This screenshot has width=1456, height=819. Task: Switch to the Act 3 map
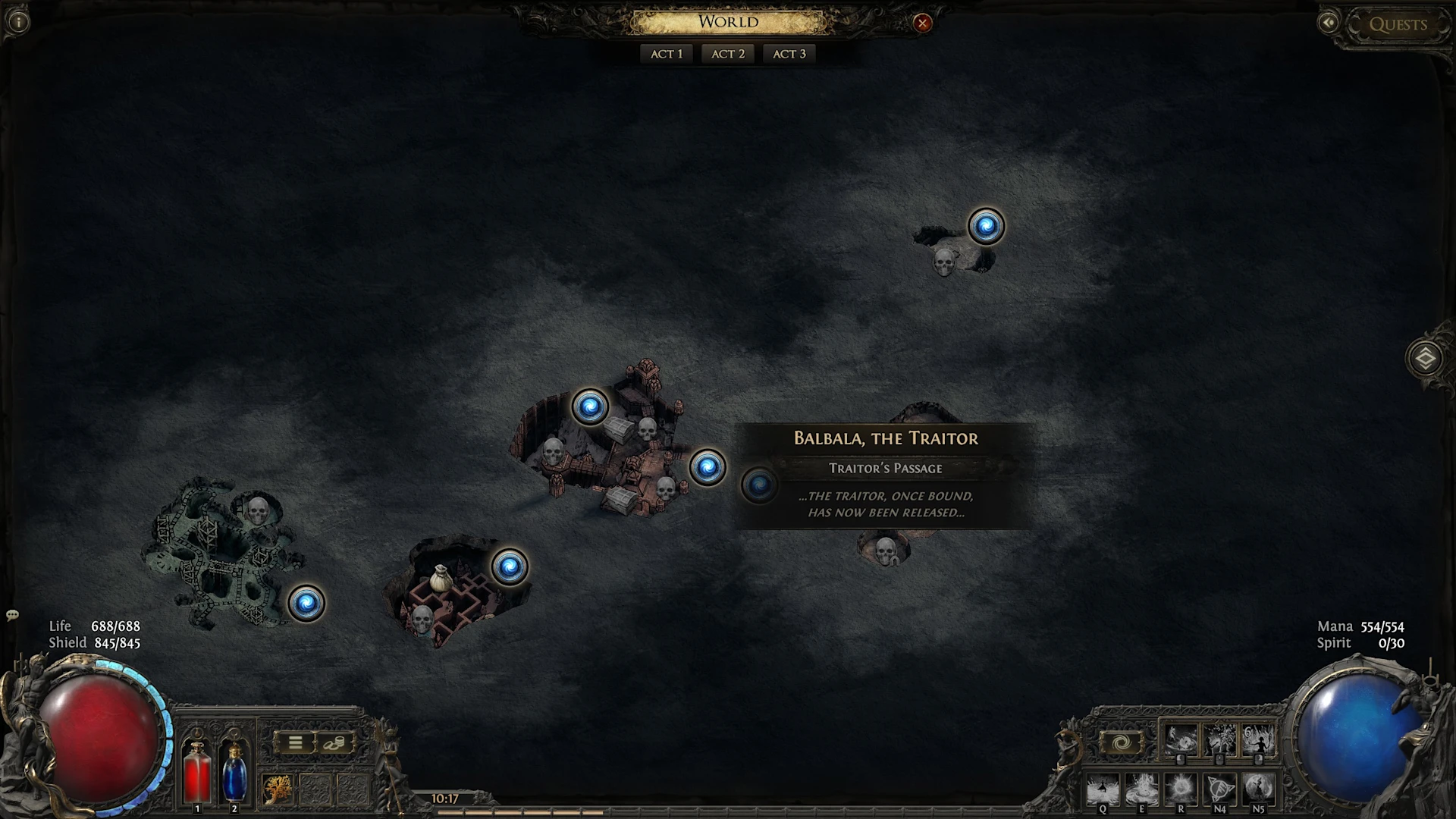(x=789, y=54)
